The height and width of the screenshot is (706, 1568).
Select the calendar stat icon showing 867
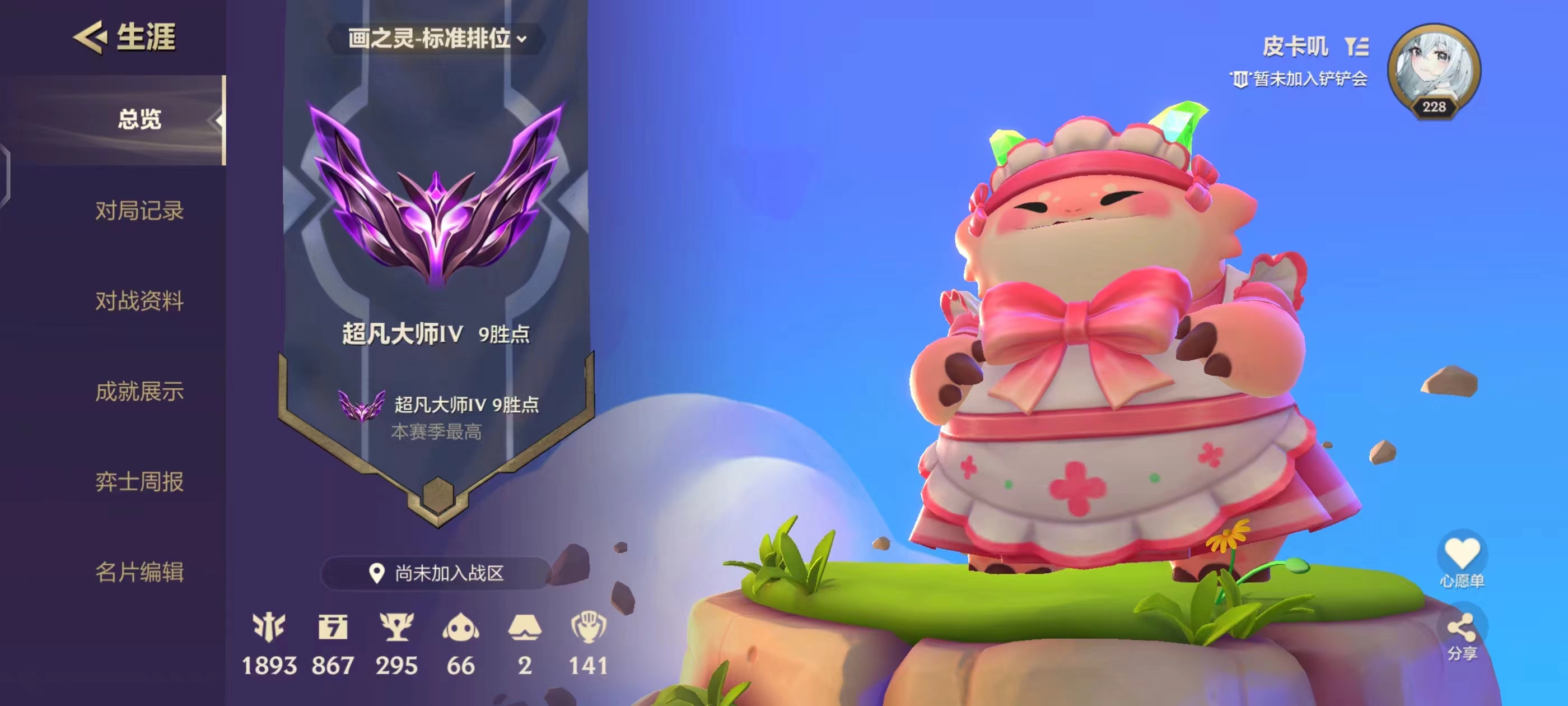pos(333,628)
